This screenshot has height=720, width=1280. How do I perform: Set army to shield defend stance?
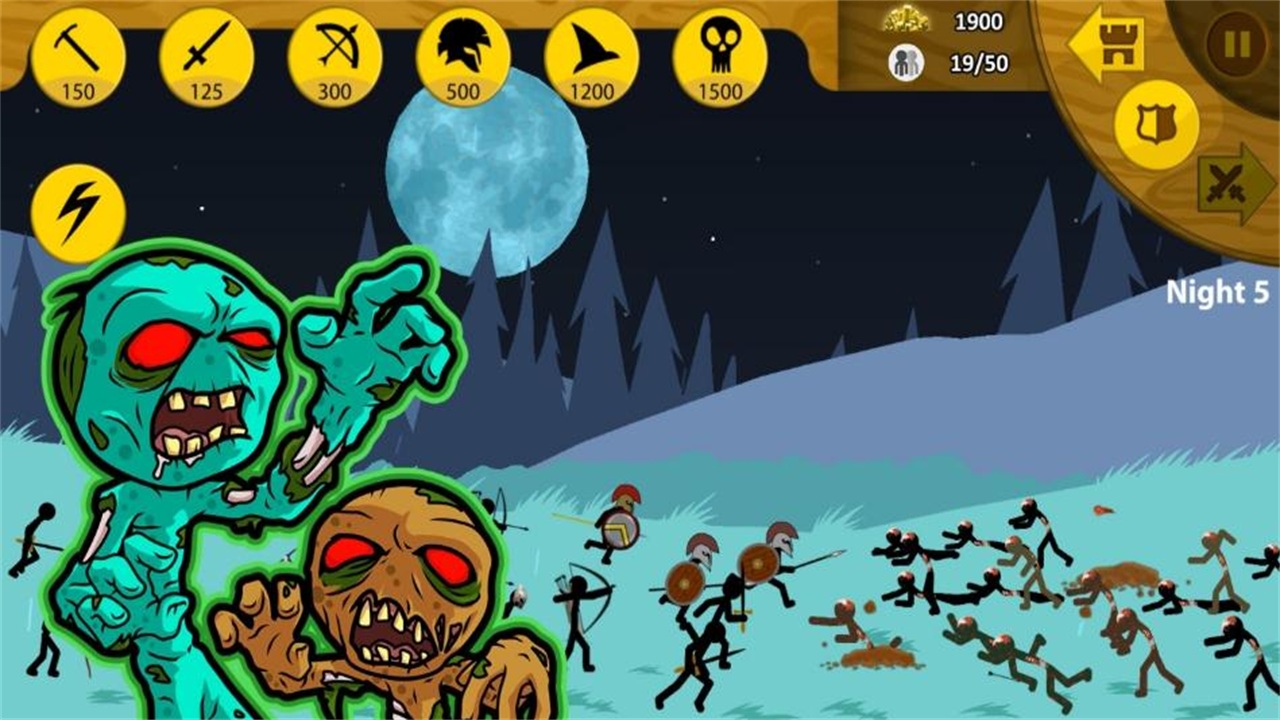click(x=1157, y=125)
